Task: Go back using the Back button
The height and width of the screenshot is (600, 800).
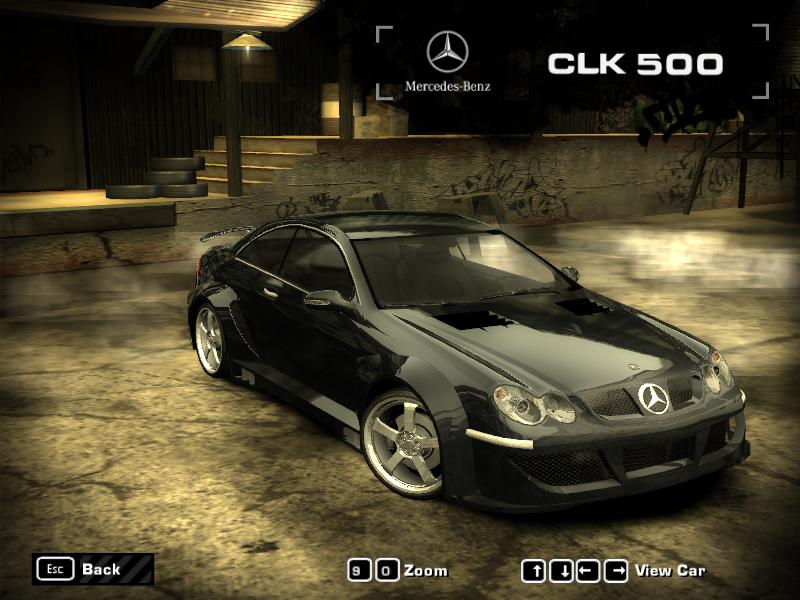Action: click(92, 569)
